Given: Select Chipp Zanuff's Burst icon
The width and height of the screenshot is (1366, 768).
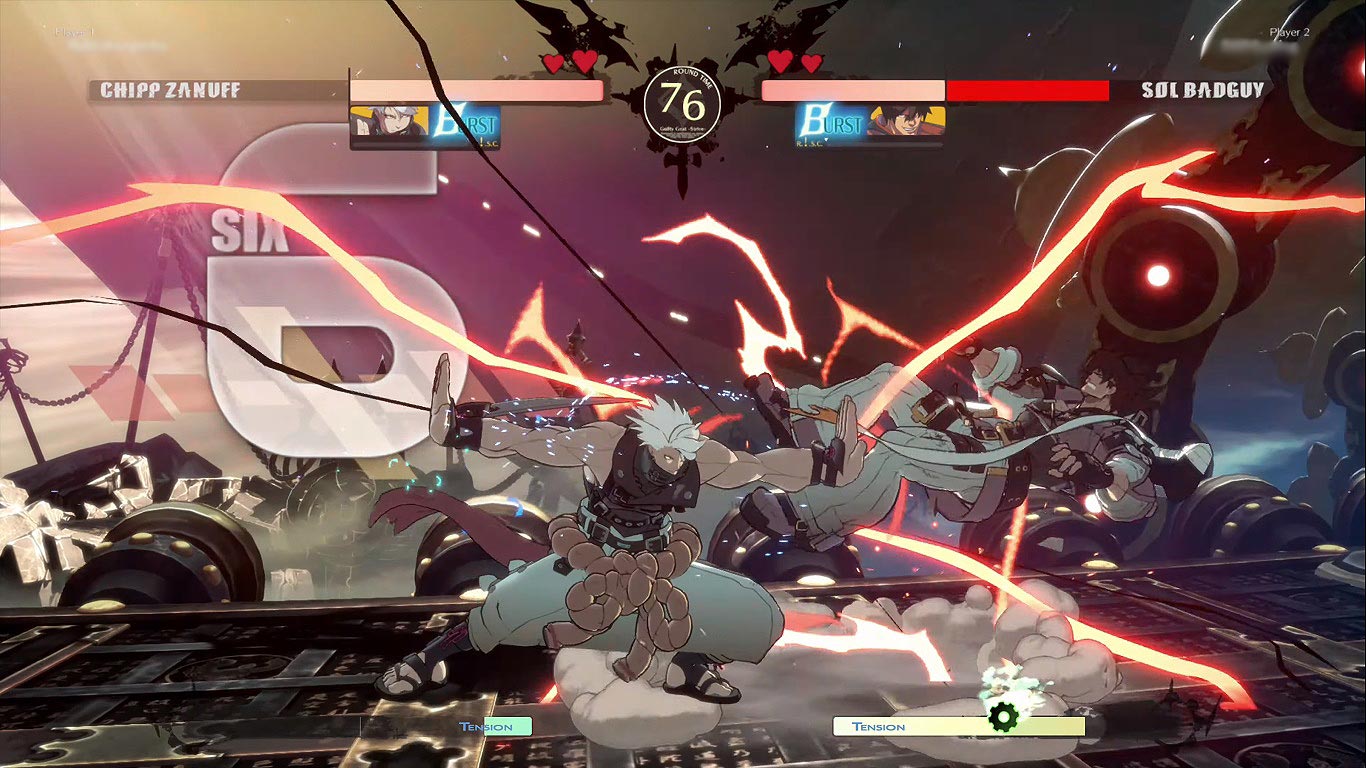Looking at the screenshot, I should click(x=466, y=121).
